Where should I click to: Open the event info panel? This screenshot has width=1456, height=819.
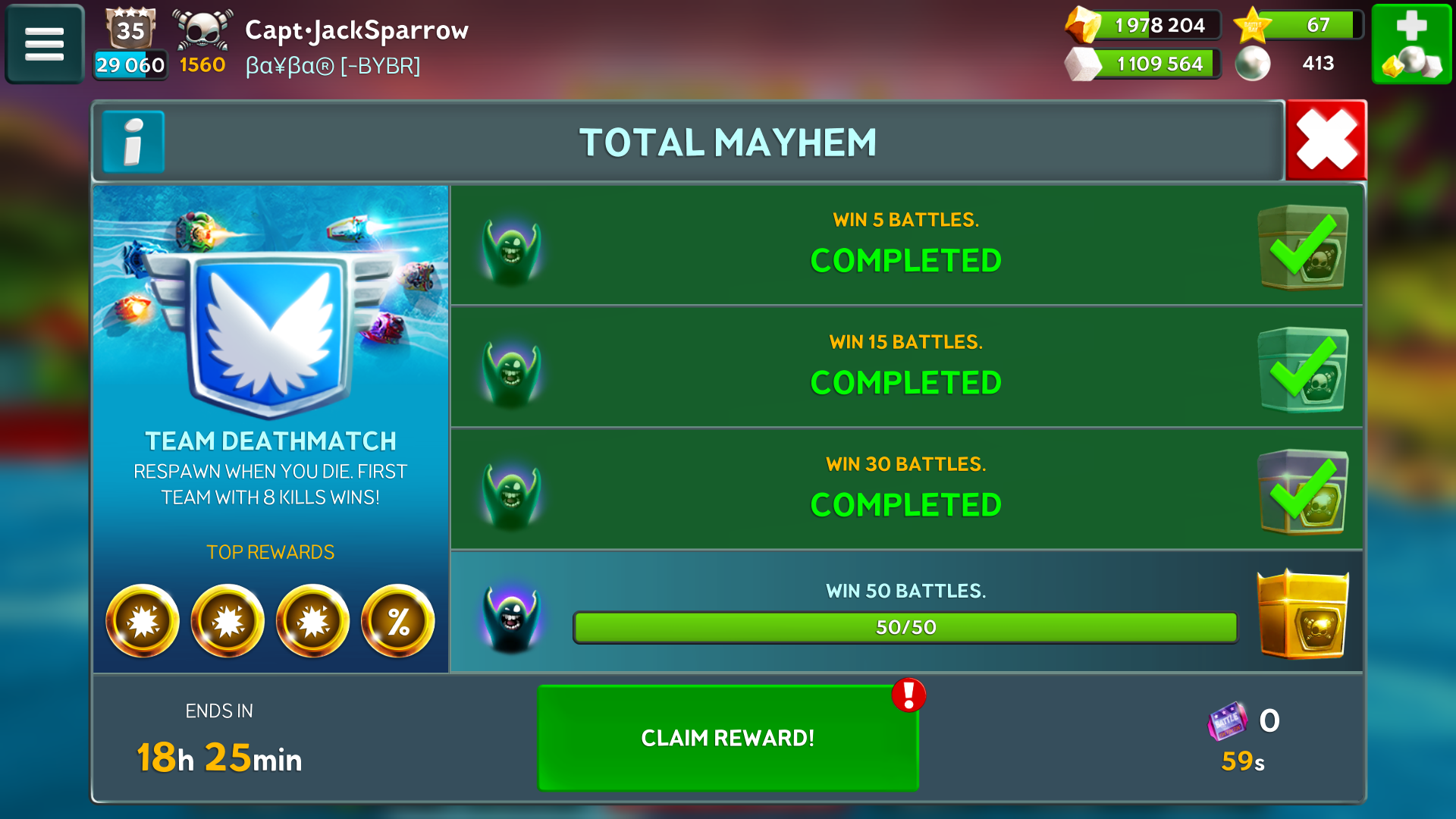click(x=133, y=142)
